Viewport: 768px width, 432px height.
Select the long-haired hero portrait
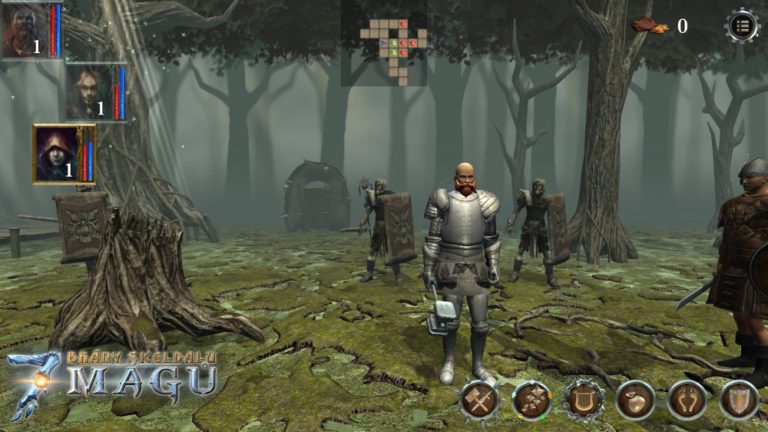[90, 92]
